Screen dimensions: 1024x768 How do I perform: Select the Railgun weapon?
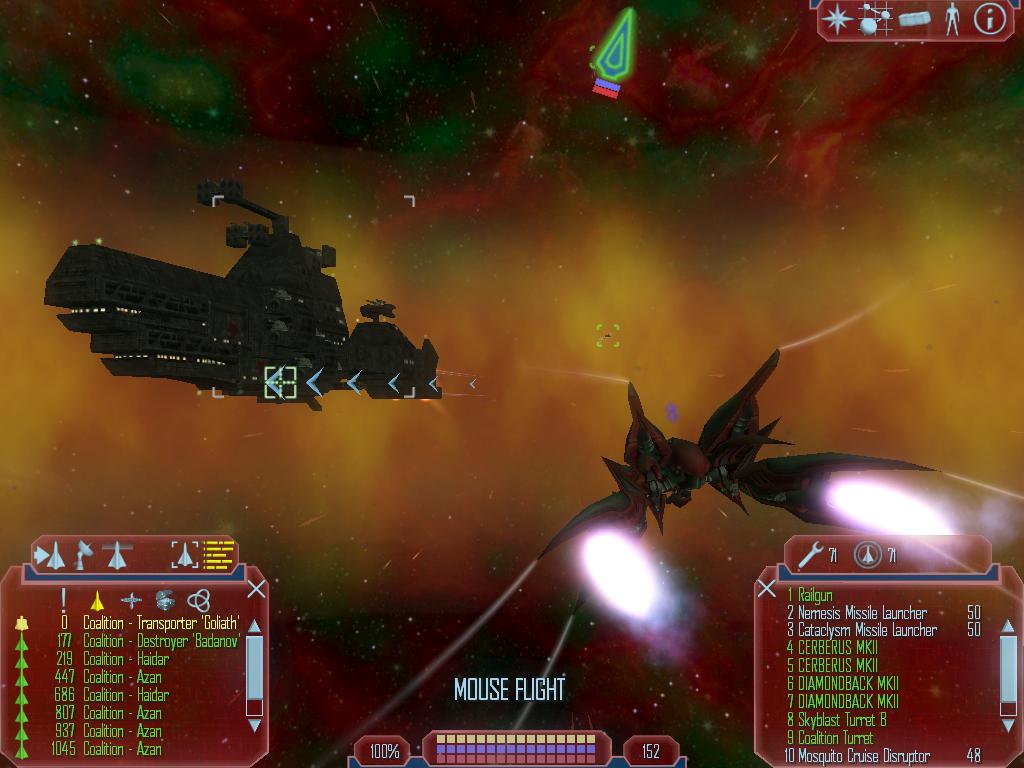coord(816,596)
